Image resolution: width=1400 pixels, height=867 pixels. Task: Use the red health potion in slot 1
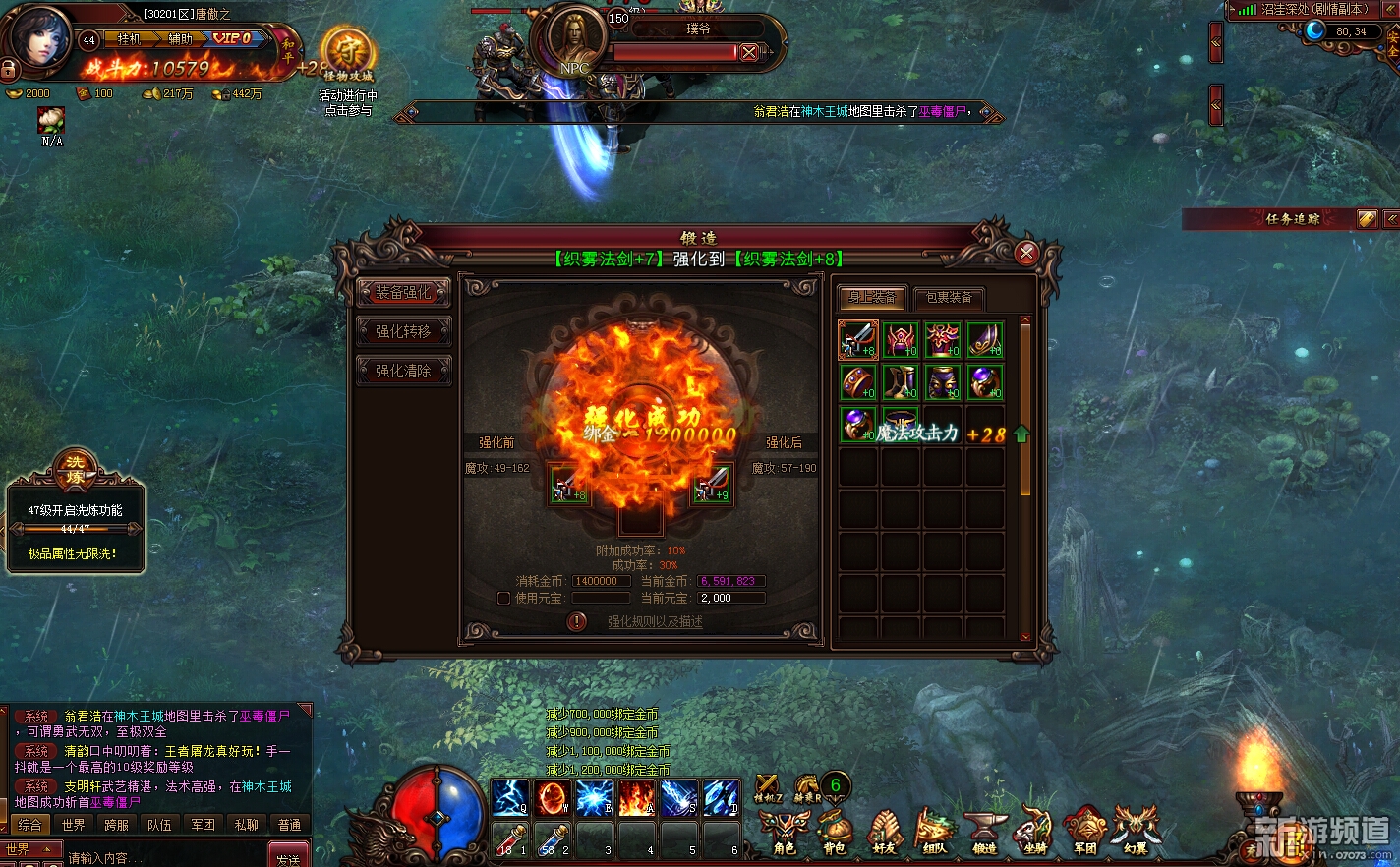pyautogui.click(x=510, y=840)
